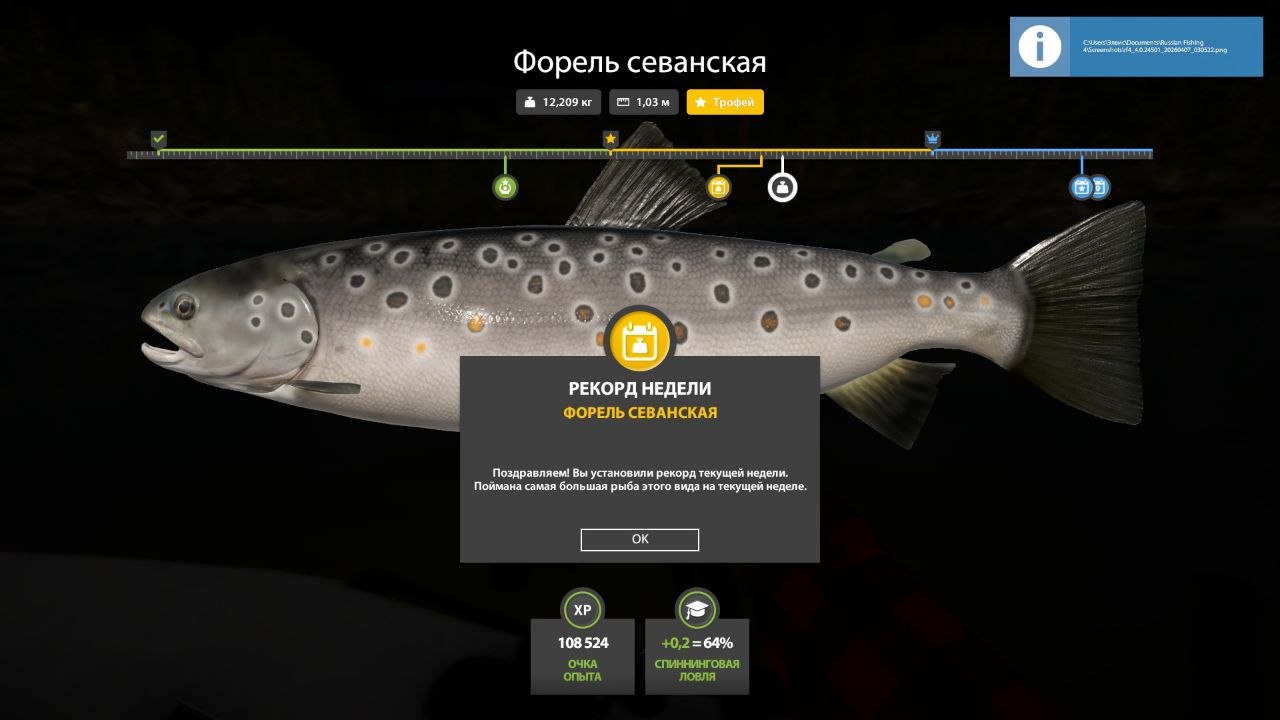Select the graduation cap spinning skill icon

pos(696,610)
